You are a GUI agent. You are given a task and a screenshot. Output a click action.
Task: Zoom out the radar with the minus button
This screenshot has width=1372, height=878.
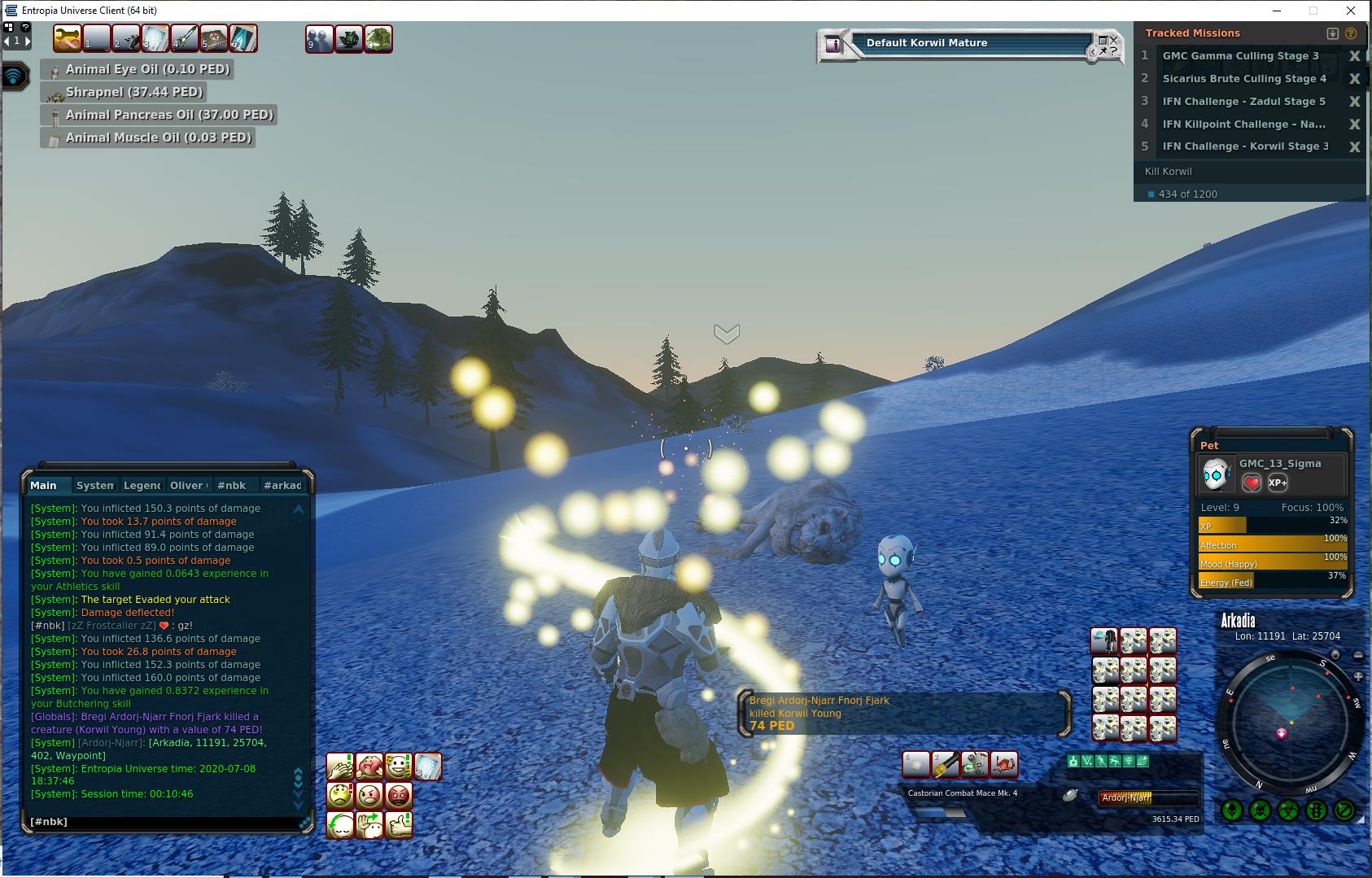point(1358,655)
